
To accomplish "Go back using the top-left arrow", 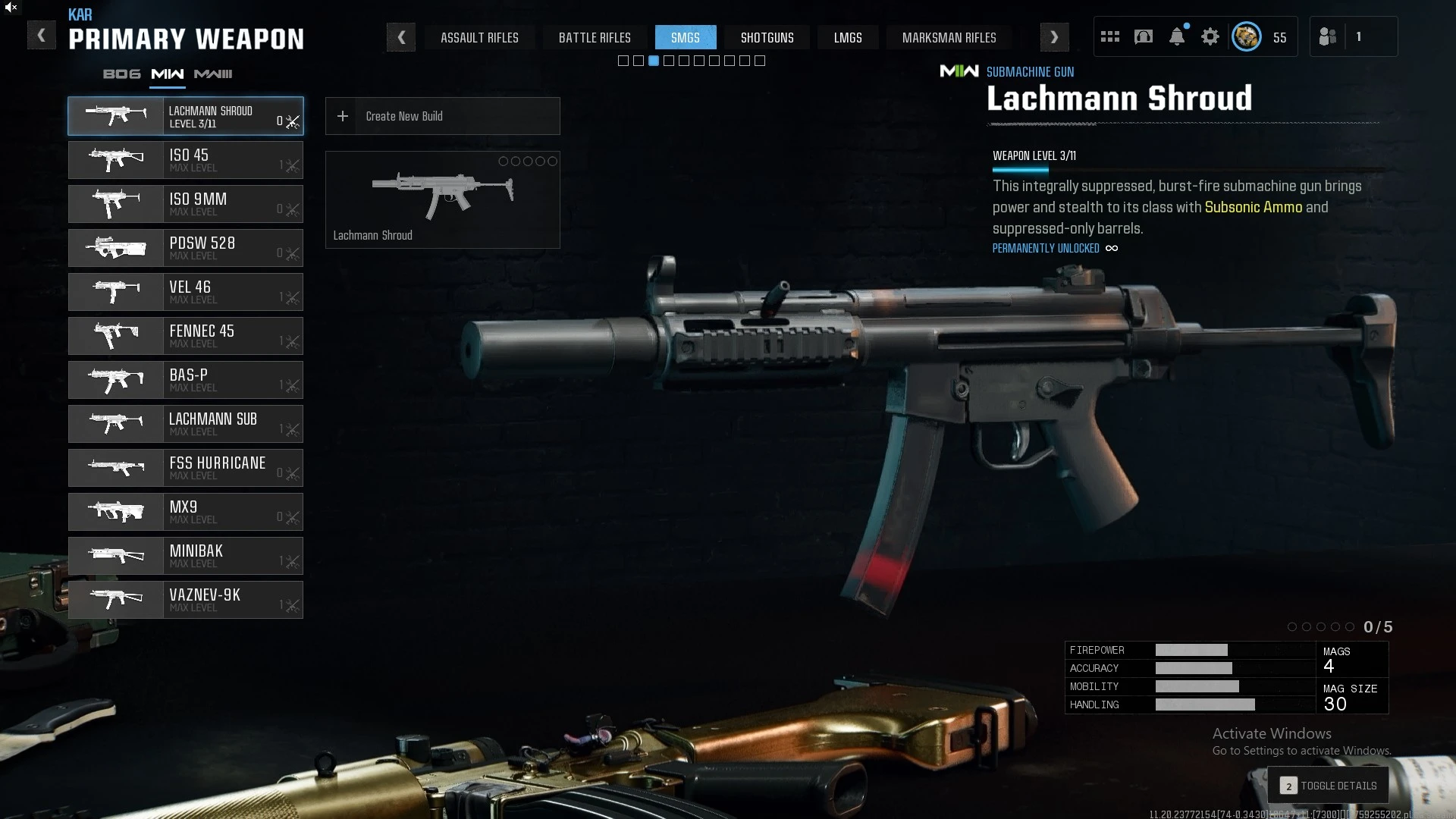I will [41, 36].
